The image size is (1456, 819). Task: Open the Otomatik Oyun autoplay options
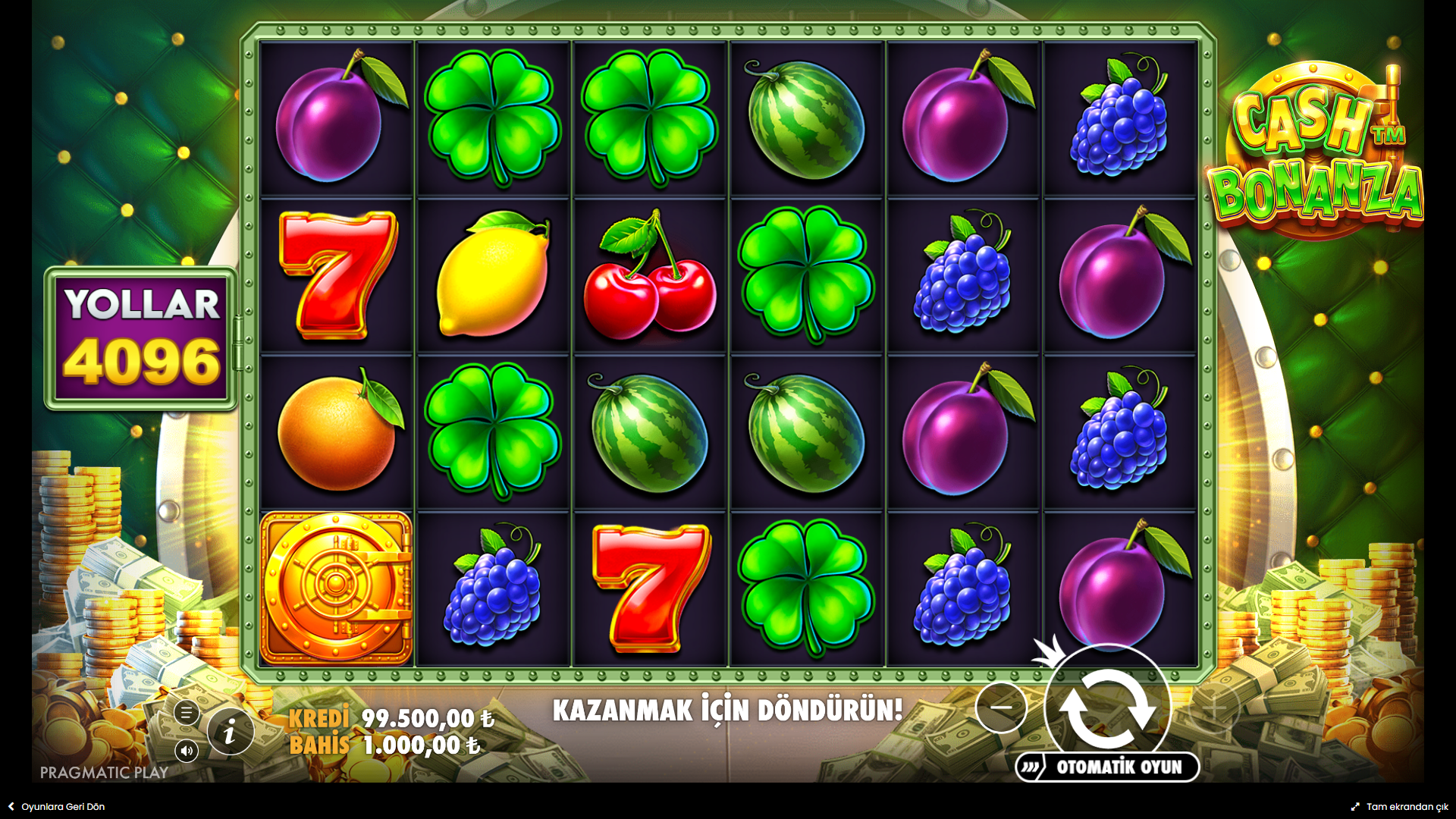point(1108,767)
